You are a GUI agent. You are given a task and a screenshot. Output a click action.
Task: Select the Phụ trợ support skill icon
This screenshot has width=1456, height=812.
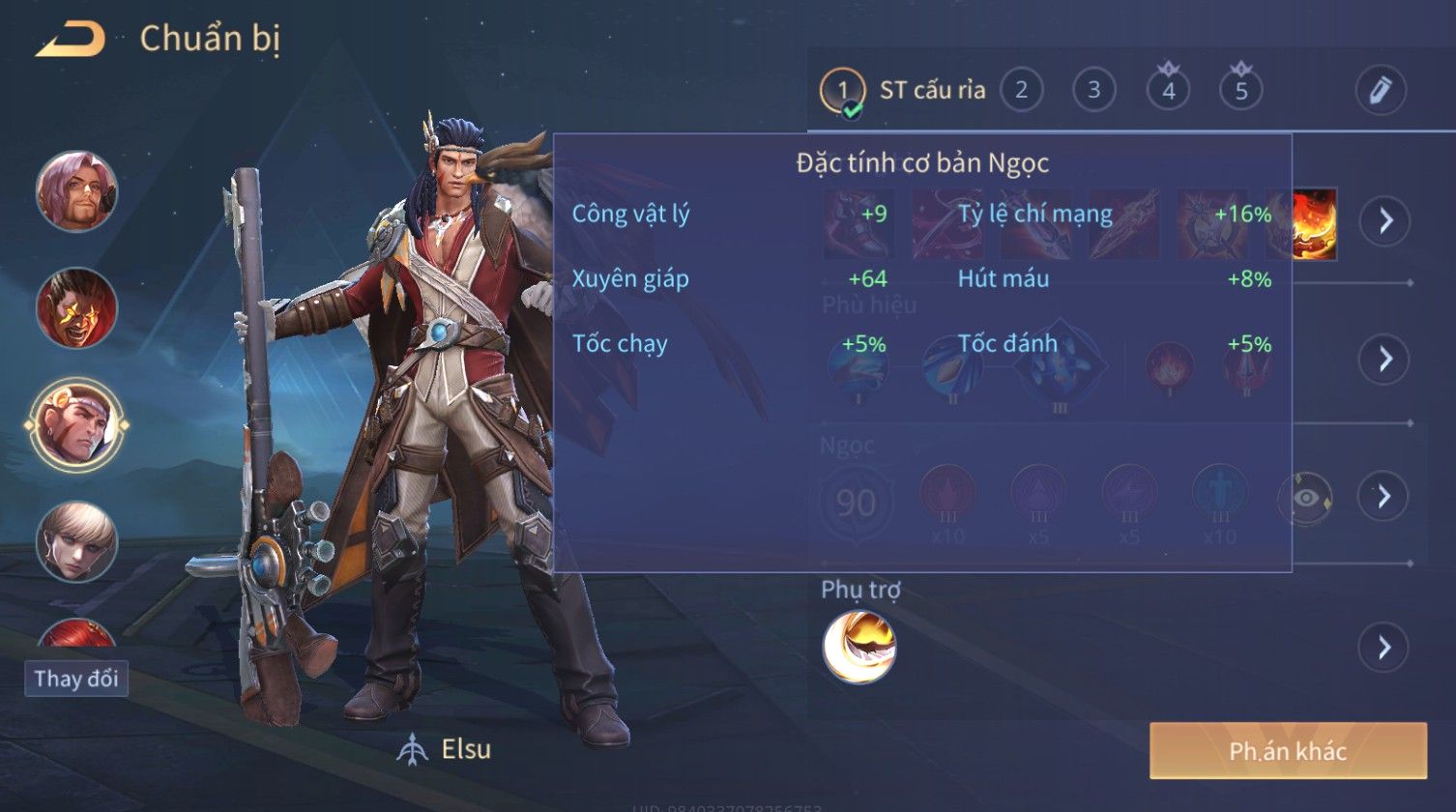click(859, 647)
